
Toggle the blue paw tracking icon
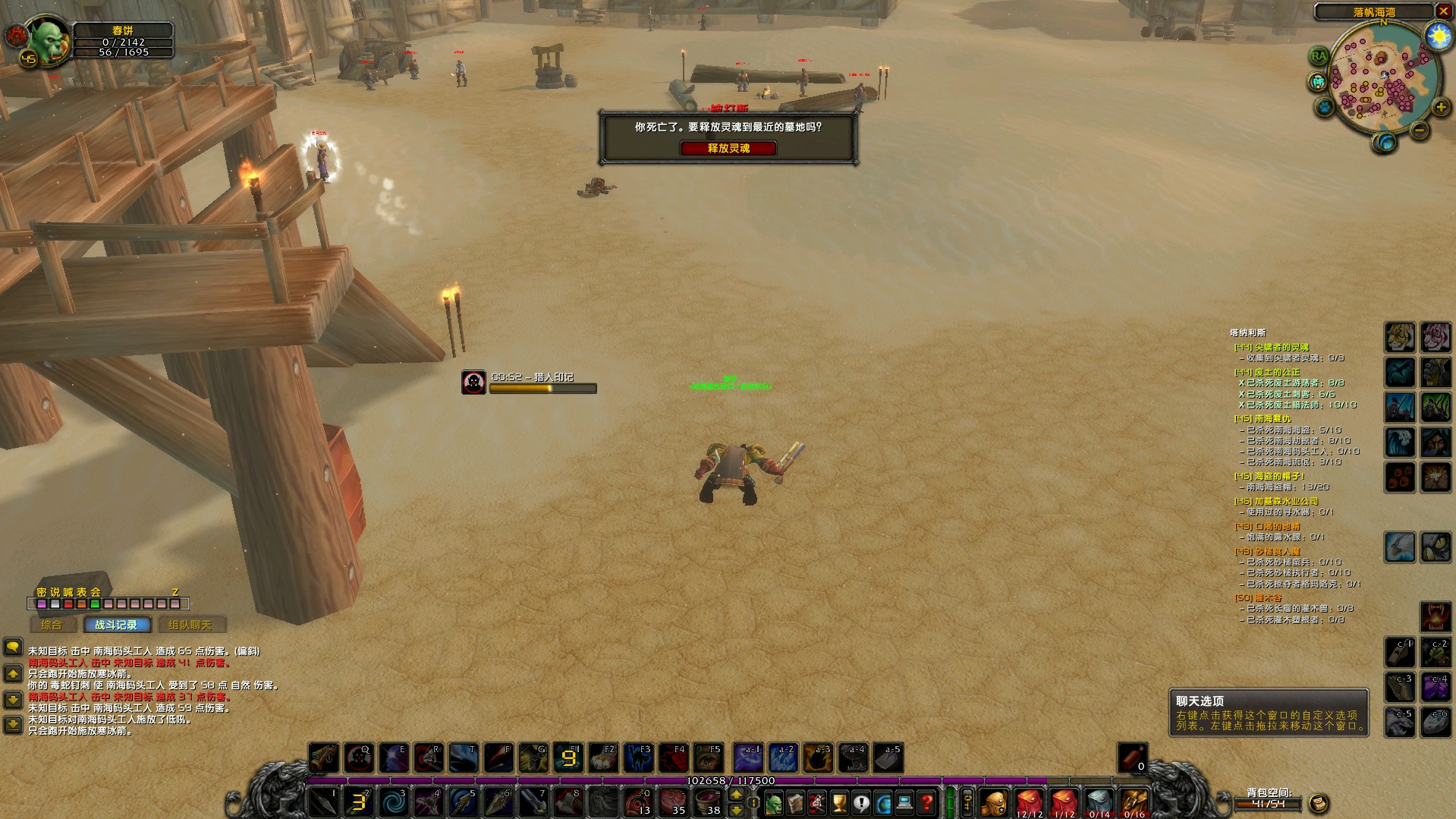tap(1325, 106)
